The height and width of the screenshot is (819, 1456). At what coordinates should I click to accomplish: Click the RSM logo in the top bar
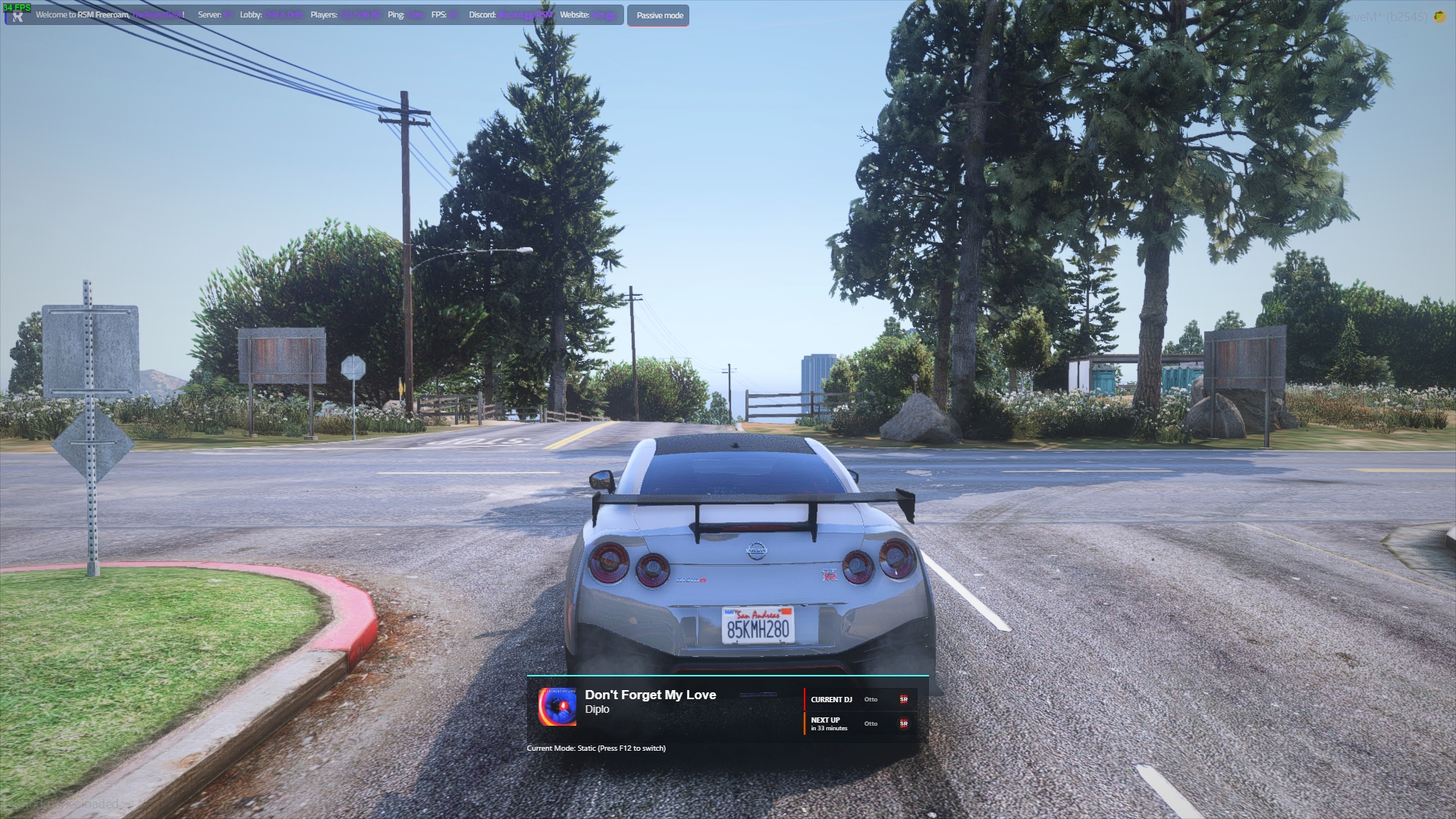click(17, 14)
